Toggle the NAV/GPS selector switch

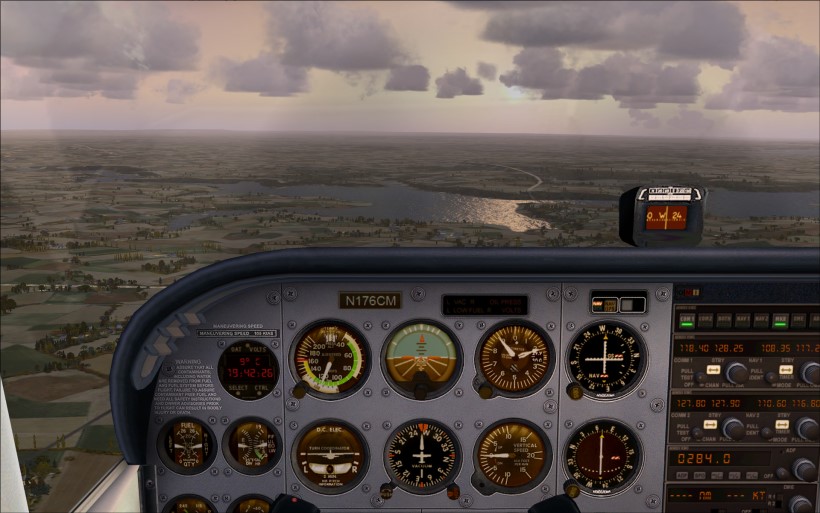[605, 305]
